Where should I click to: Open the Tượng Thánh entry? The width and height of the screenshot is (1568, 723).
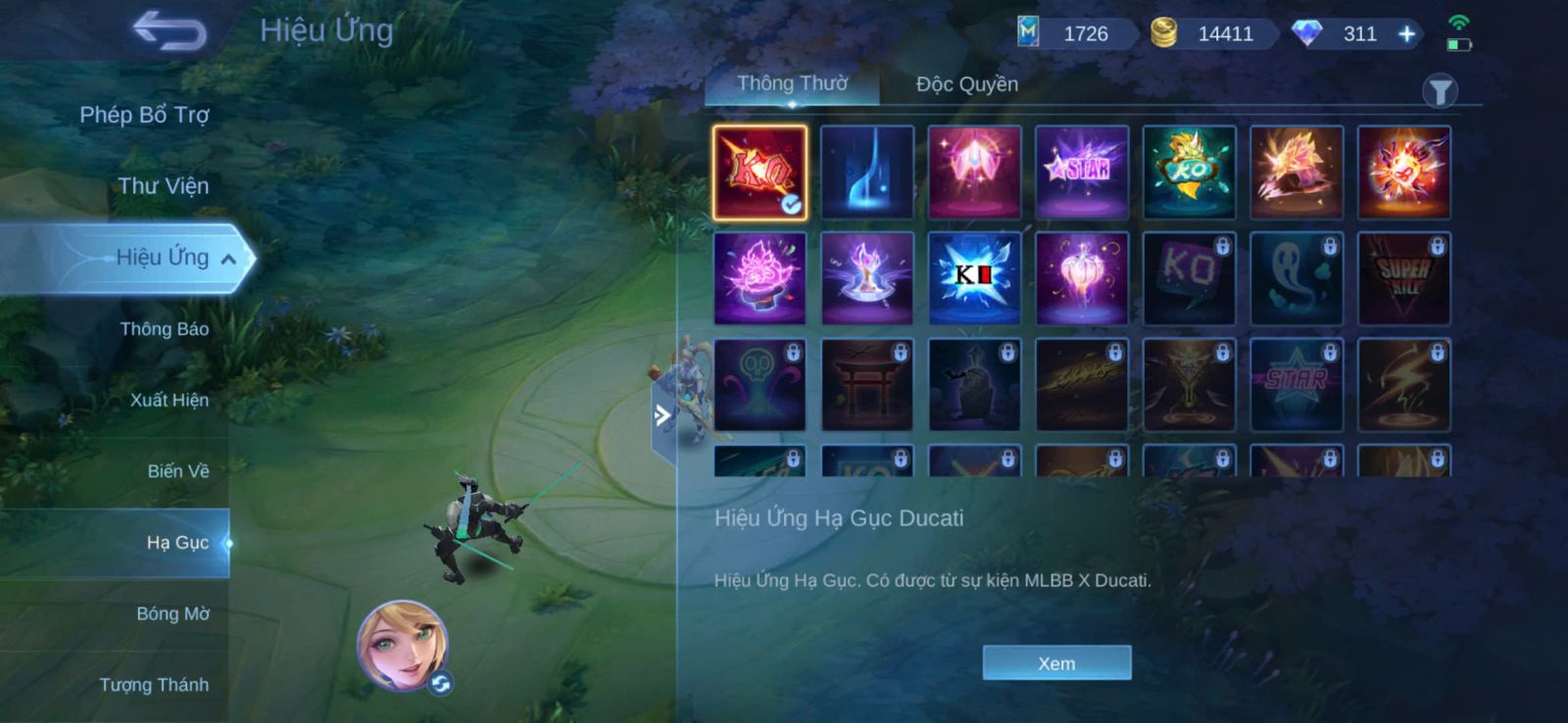(154, 685)
